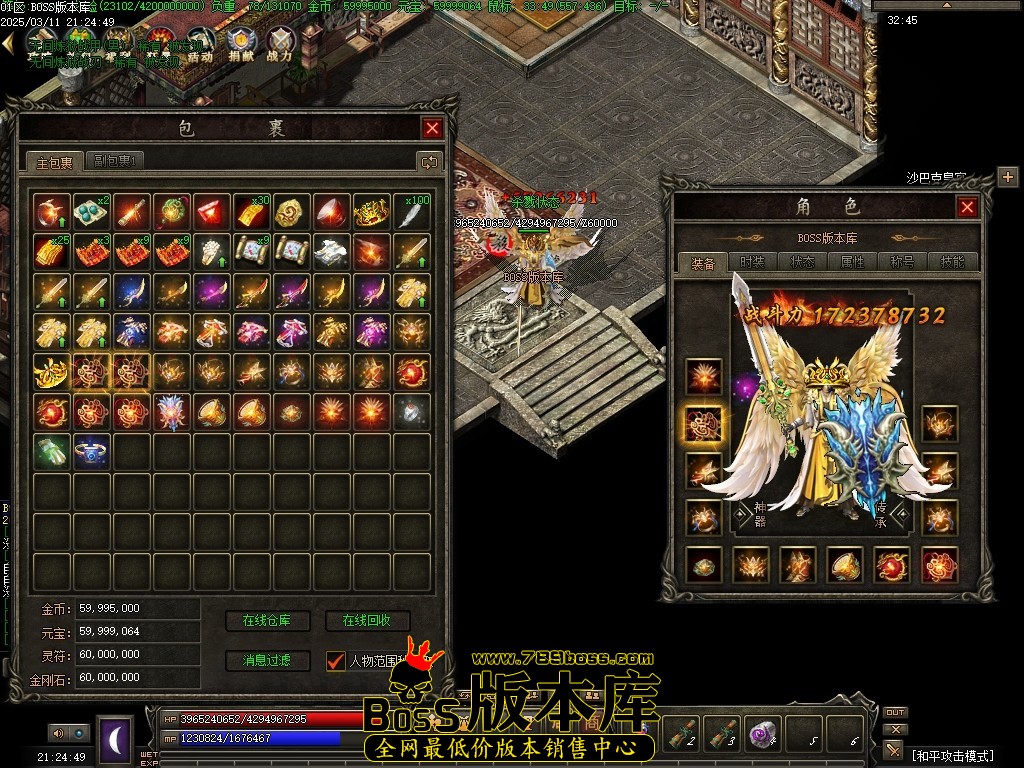1024x768 pixels.
Task: Switch to the 副包裹1 bag tab
Action: [116, 161]
